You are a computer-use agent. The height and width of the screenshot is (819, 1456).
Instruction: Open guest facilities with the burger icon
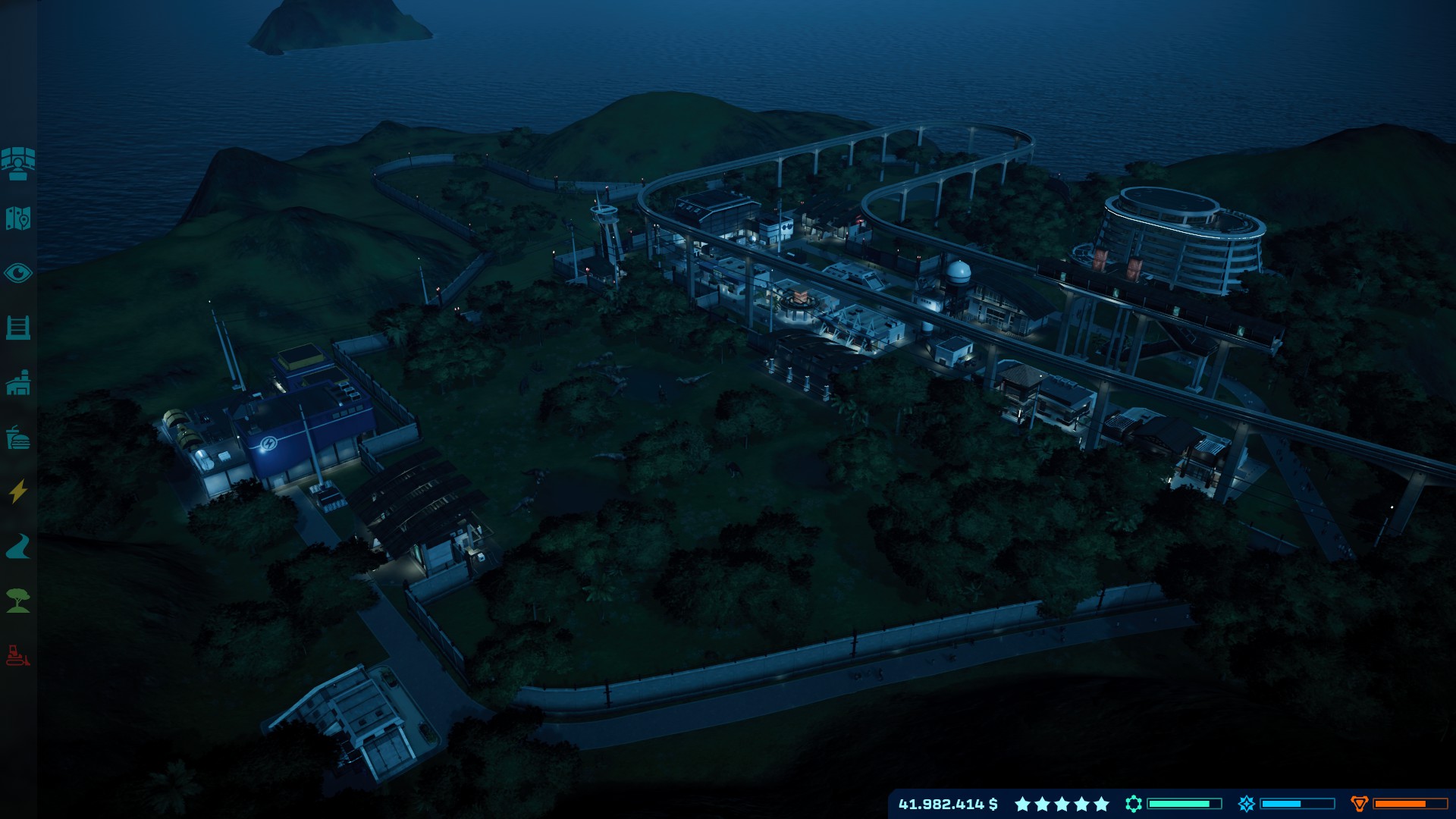coord(18,438)
